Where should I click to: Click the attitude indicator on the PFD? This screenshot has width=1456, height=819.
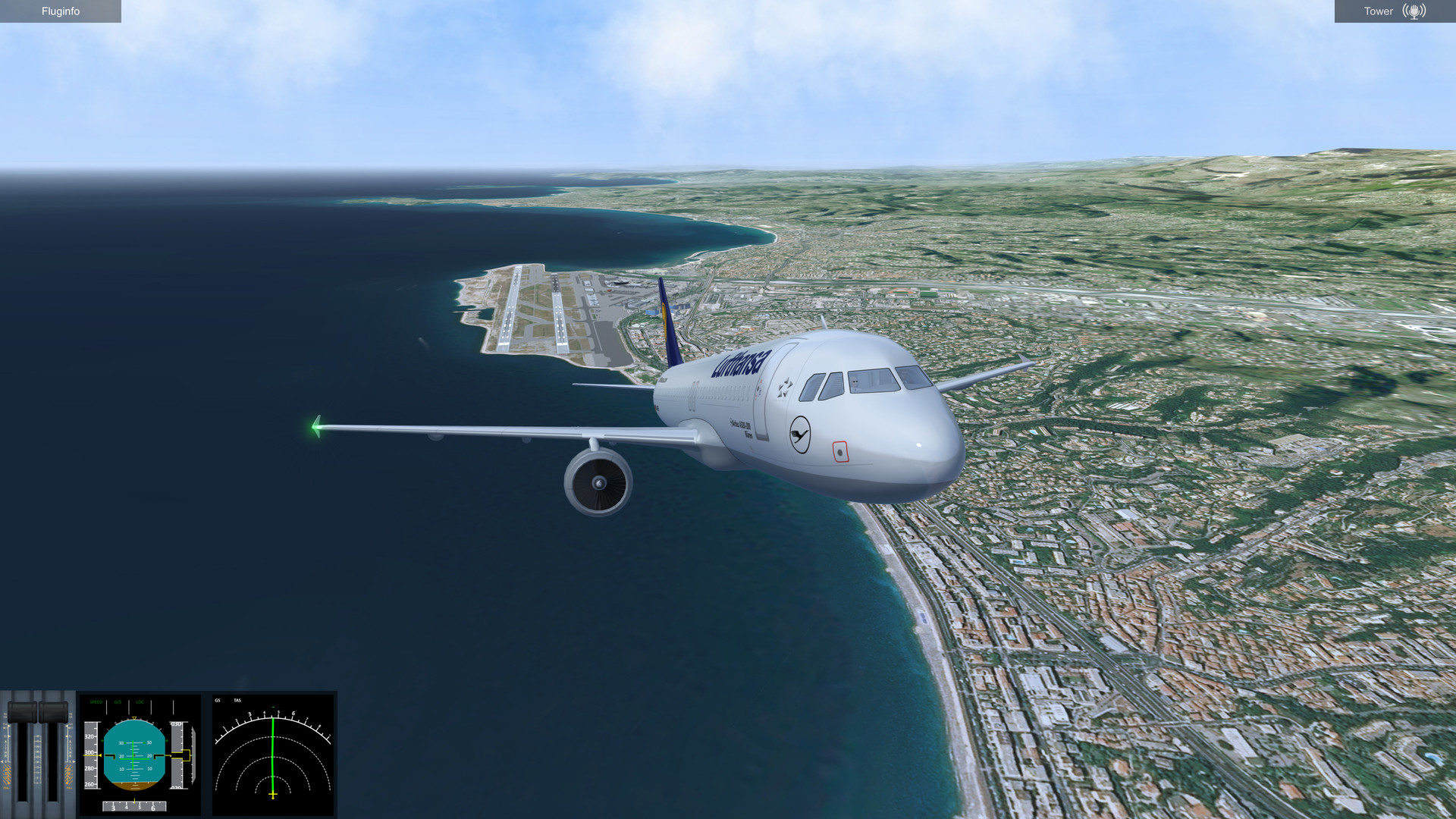pyautogui.click(x=133, y=757)
